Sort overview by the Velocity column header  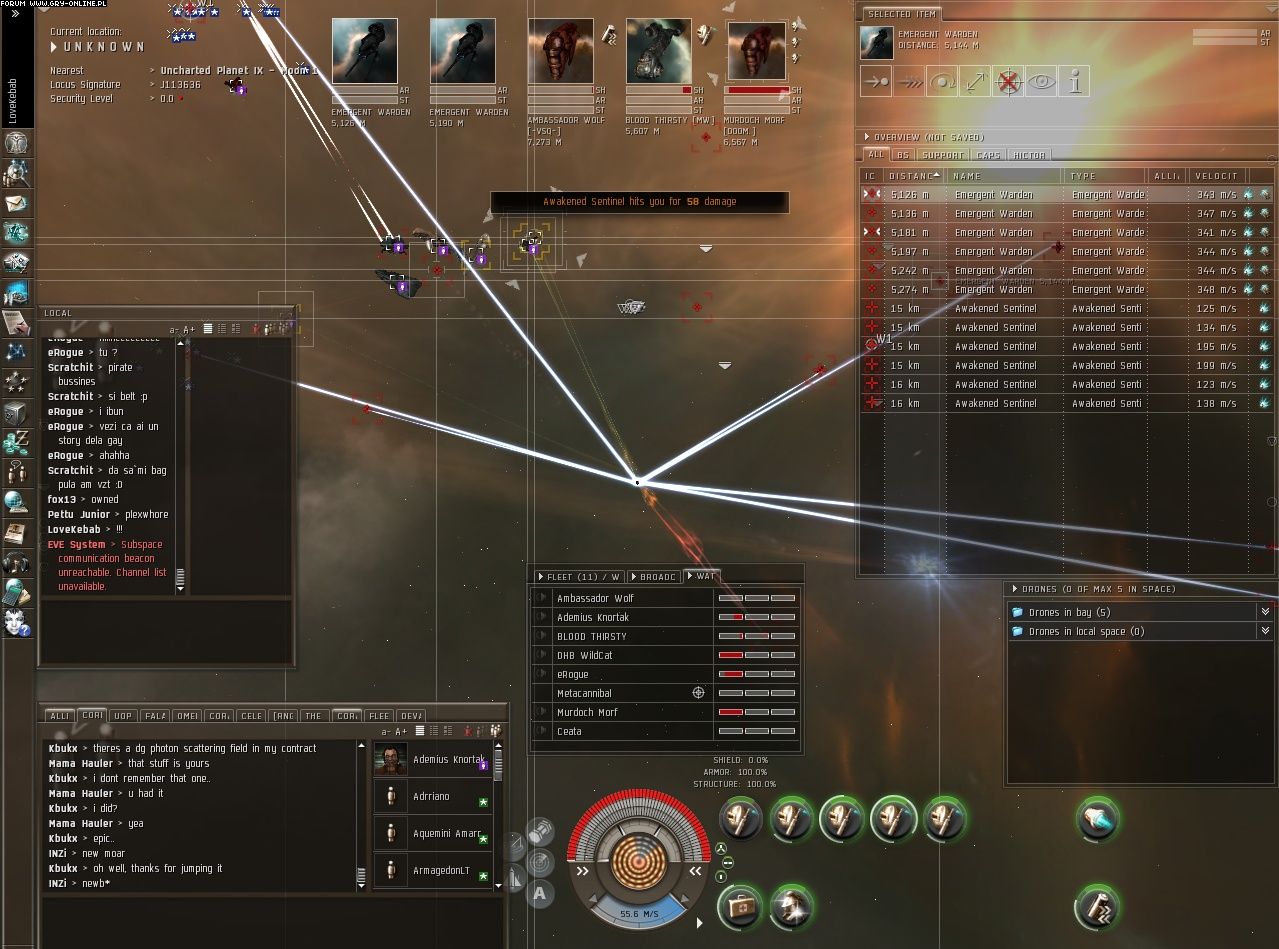pos(1216,176)
